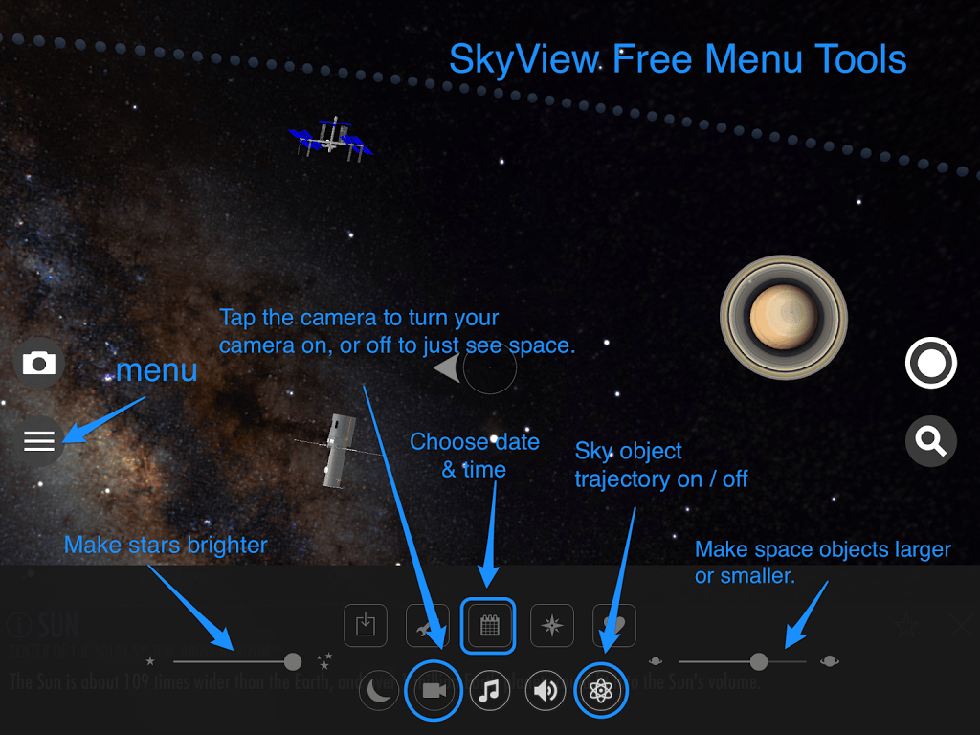Set the star brightness slider
This screenshot has height=735, width=980.
coord(292,661)
